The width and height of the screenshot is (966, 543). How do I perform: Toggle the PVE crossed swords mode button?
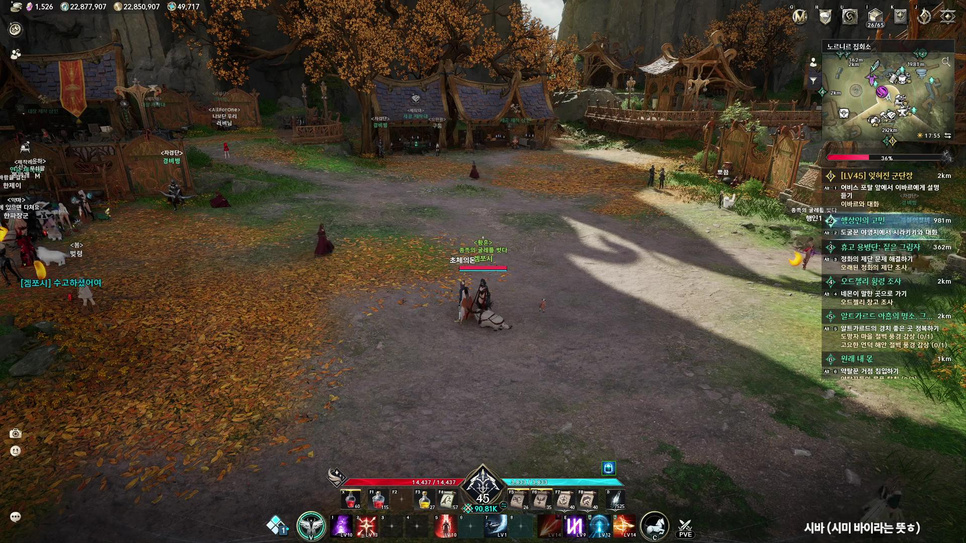click(685, 526)
